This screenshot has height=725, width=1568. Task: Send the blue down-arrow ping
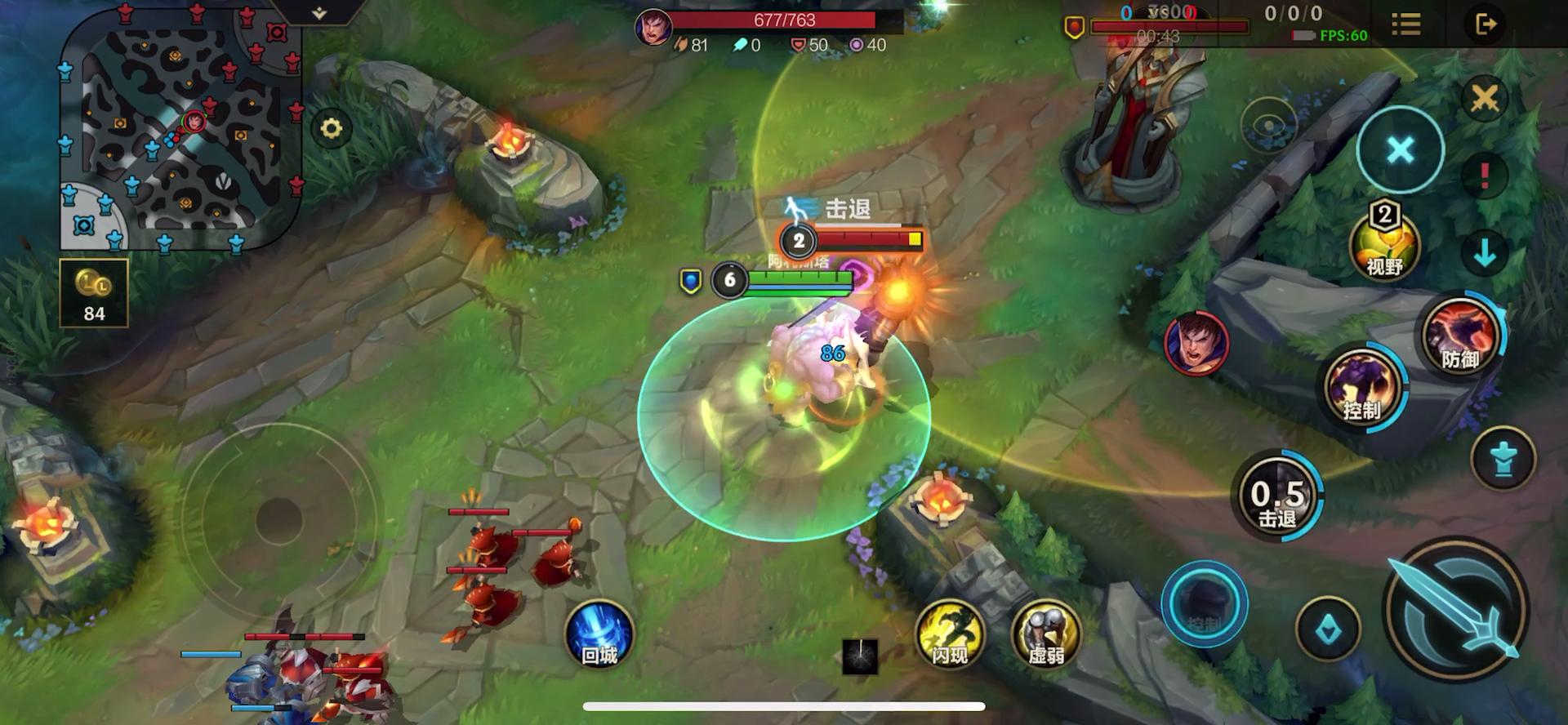tap(1484, 251)
